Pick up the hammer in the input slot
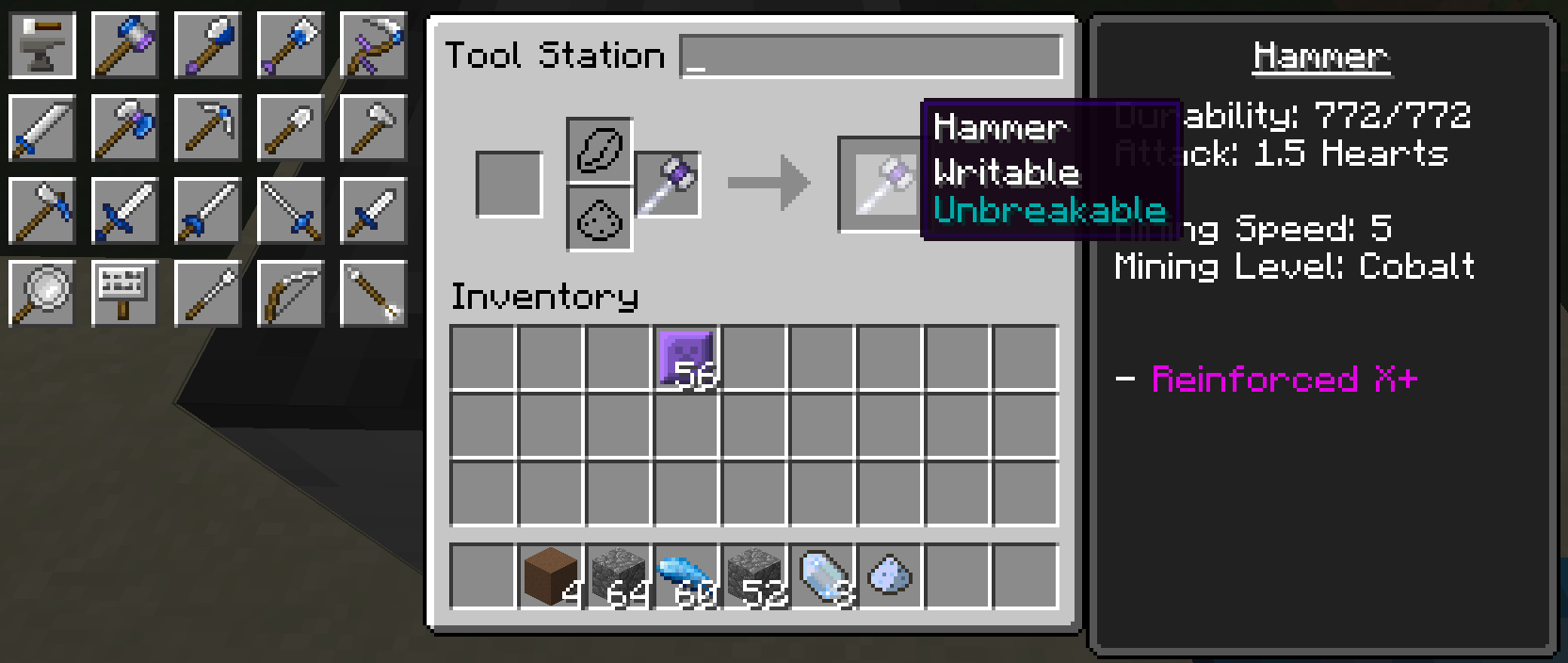1568x663 pixels. pos(668,185)
